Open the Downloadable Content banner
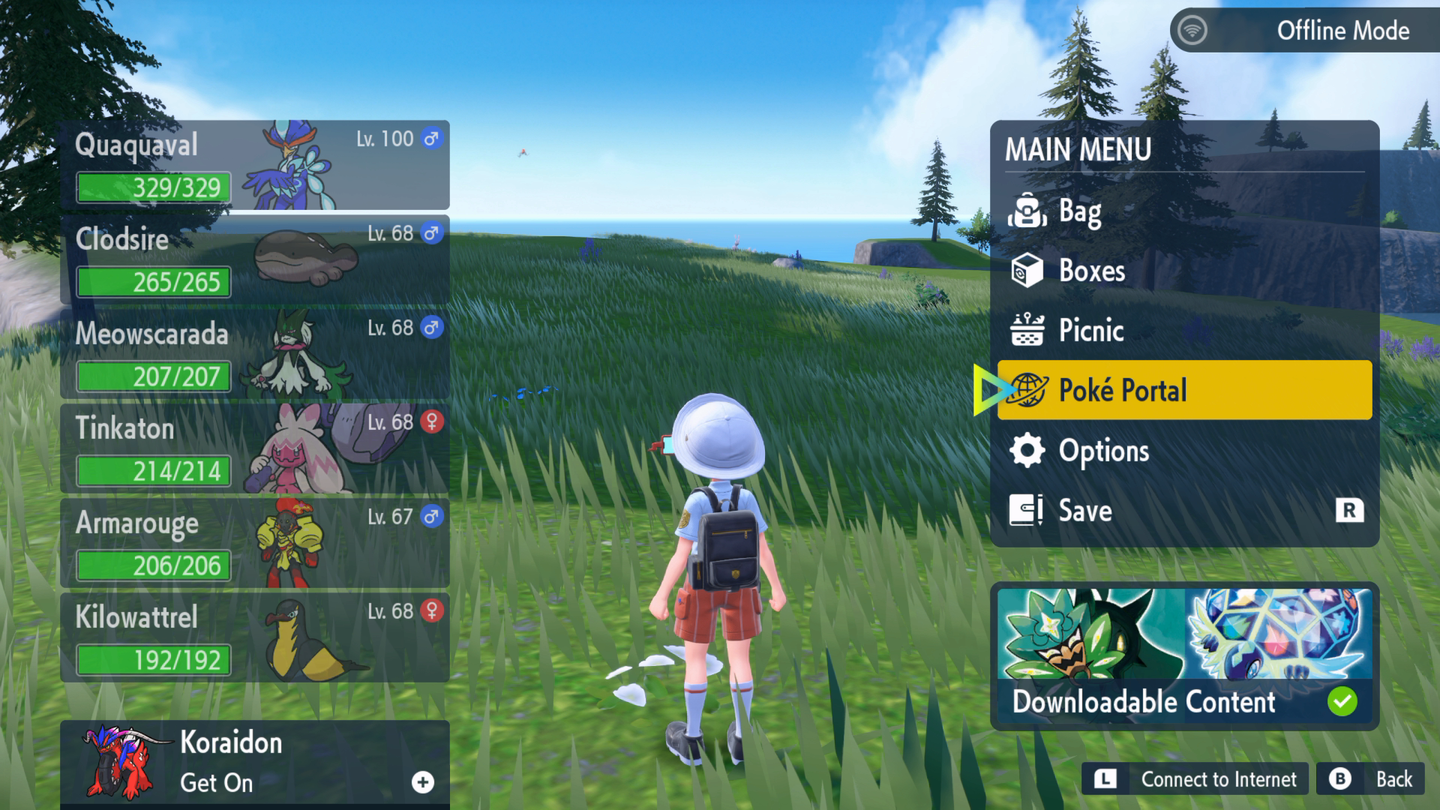 coord(1184,656)
